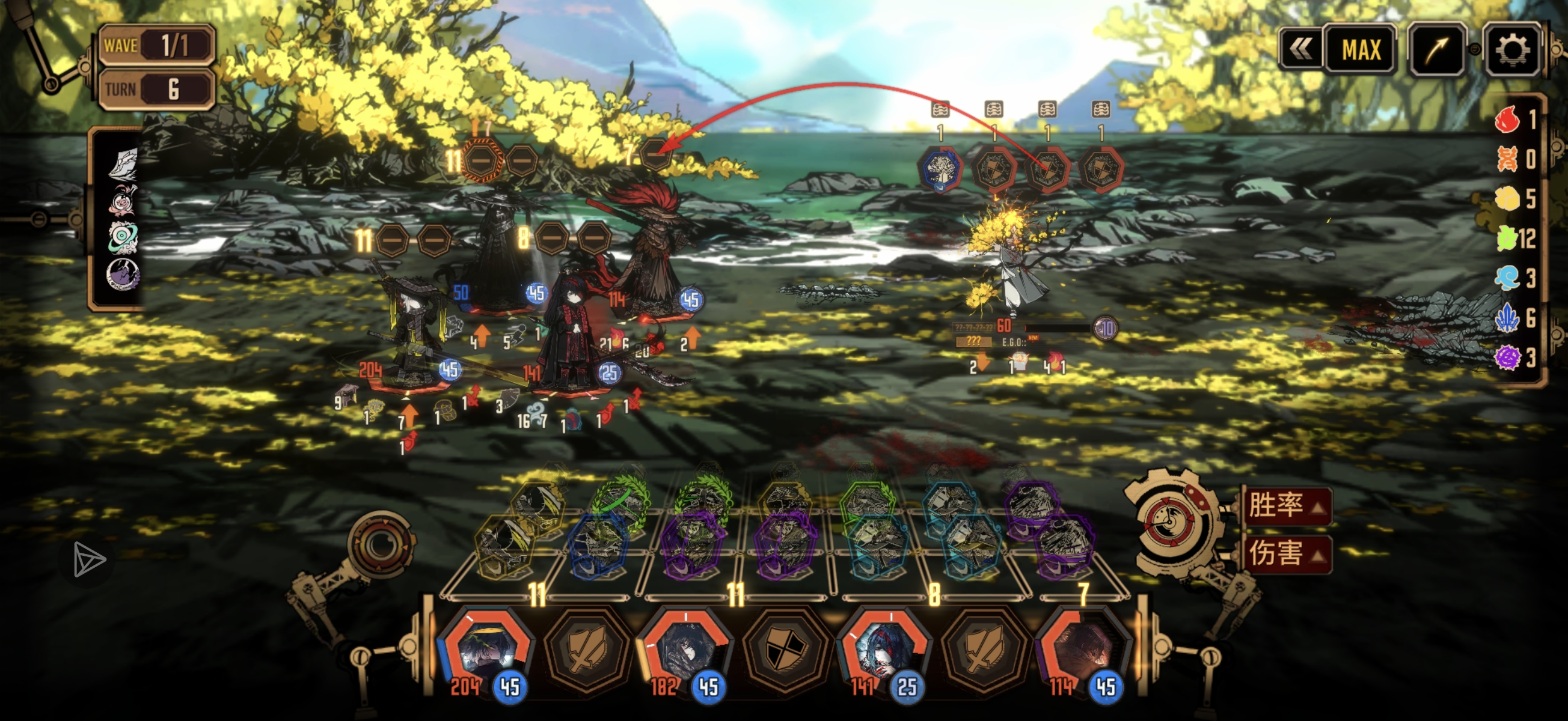Open the paper plane icon

(x=89, y=559)
